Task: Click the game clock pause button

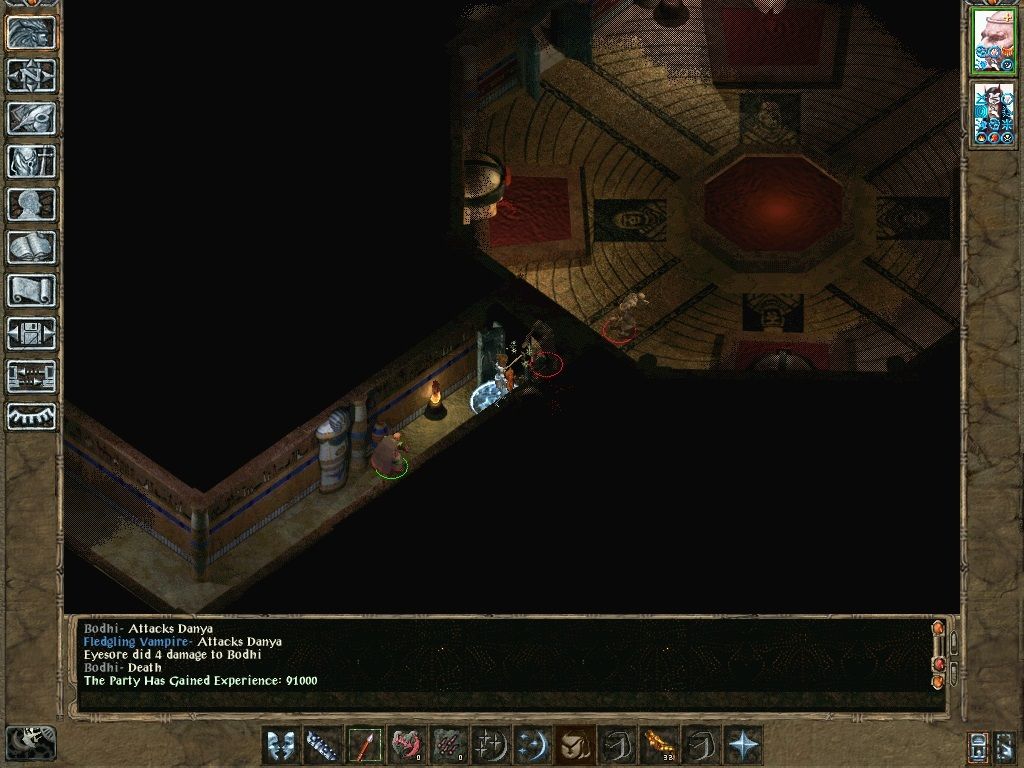Action: 30,741
